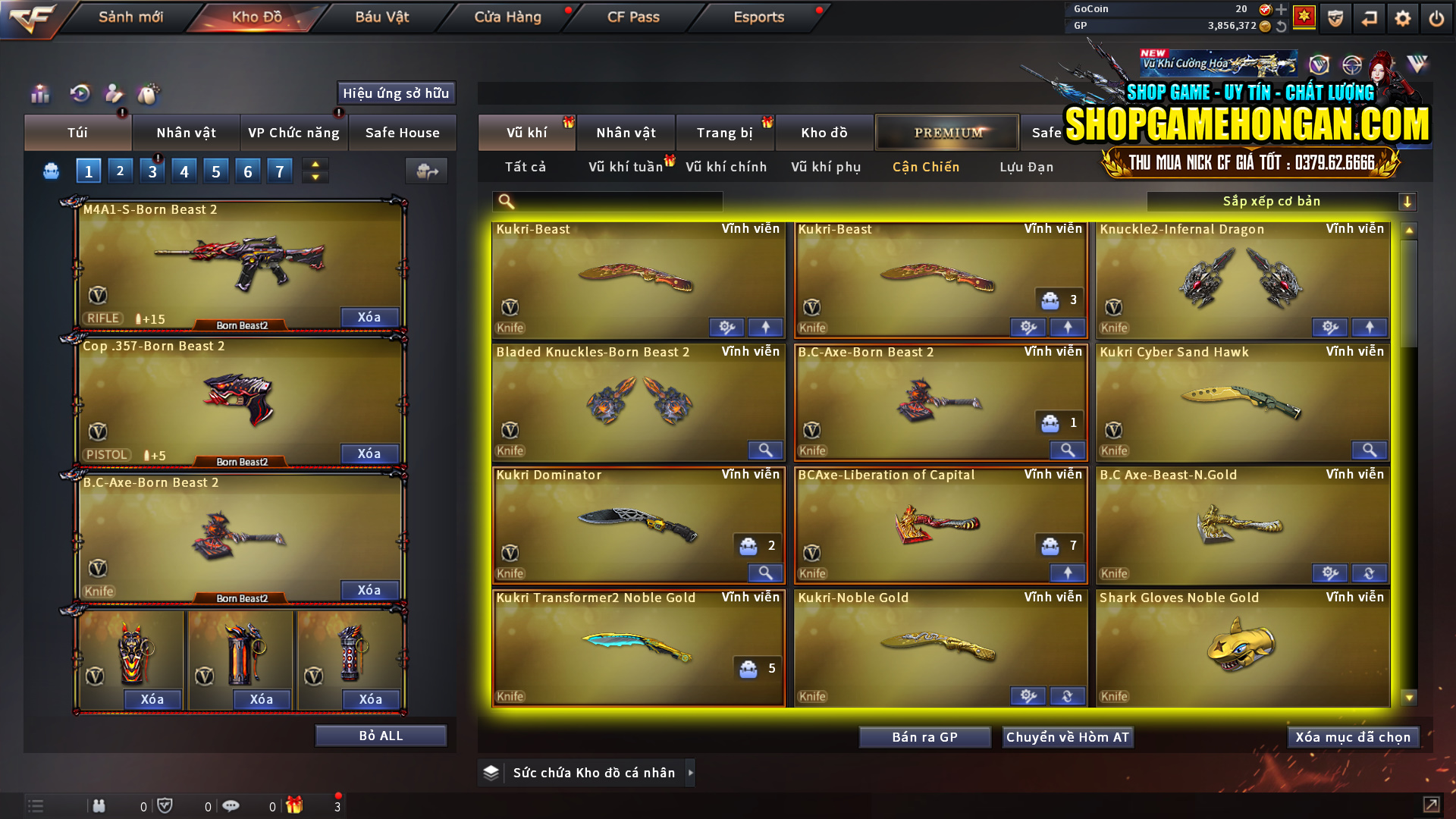Click the upward bag-switch arrow beside slot 7

[314, 165]
